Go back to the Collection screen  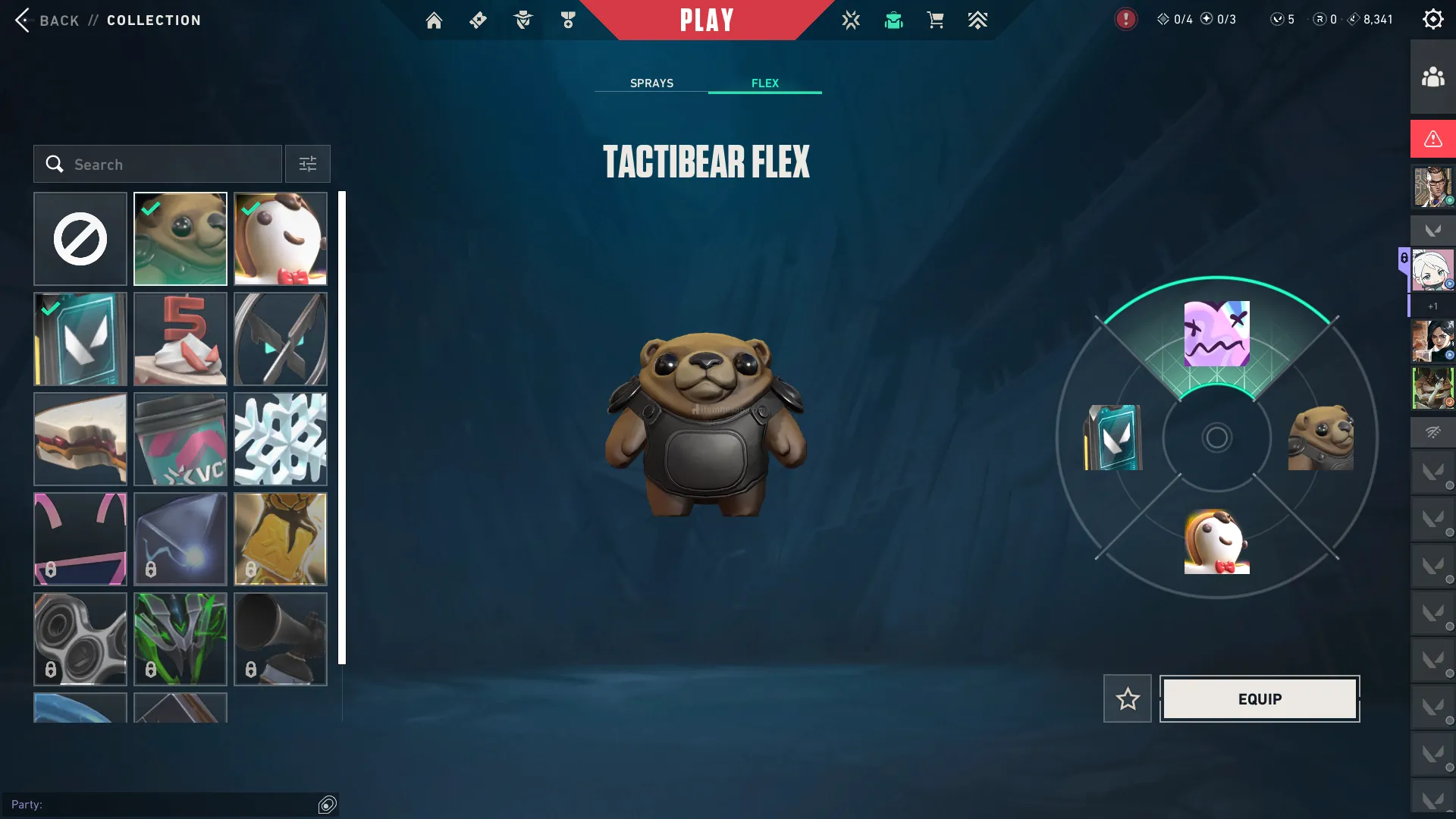click(x=45, y=20)
